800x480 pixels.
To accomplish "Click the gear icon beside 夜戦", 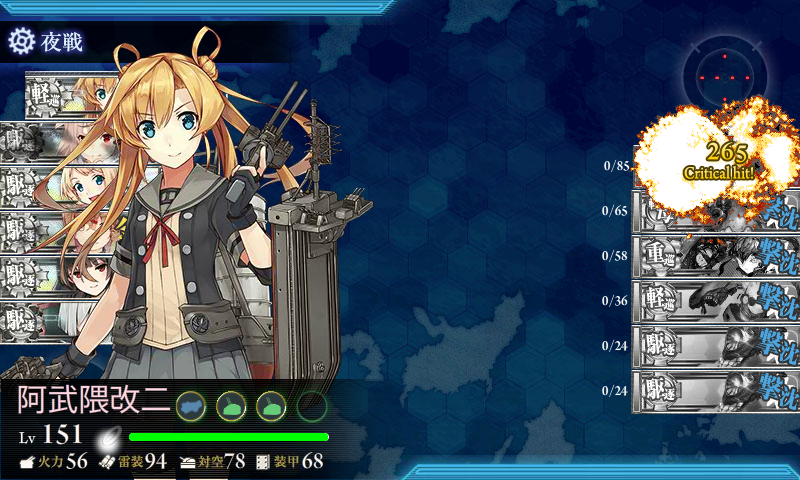I will pyautogui.click(x=21, y=41).
